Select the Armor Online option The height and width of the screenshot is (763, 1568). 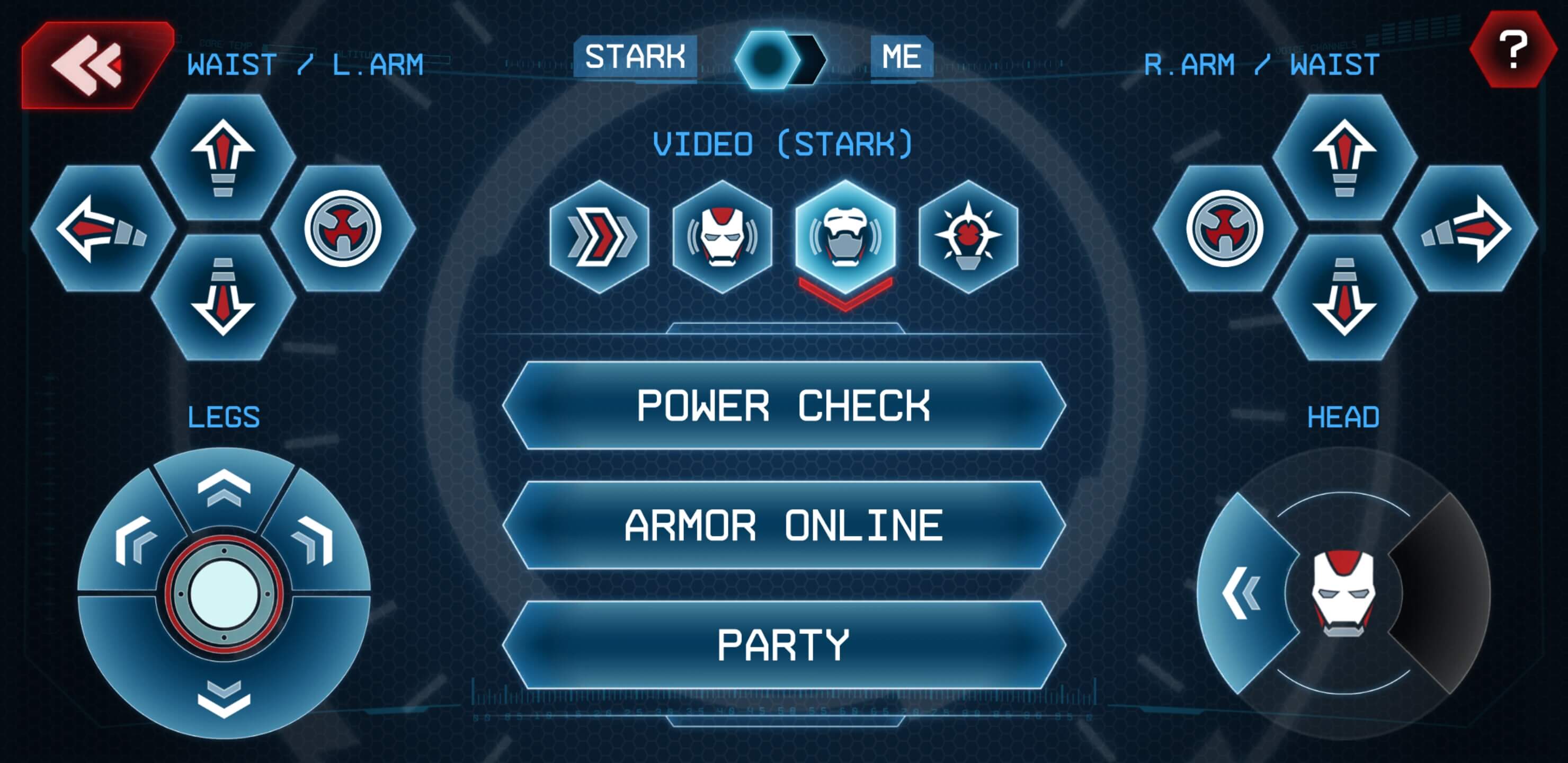tap(783, 526)
